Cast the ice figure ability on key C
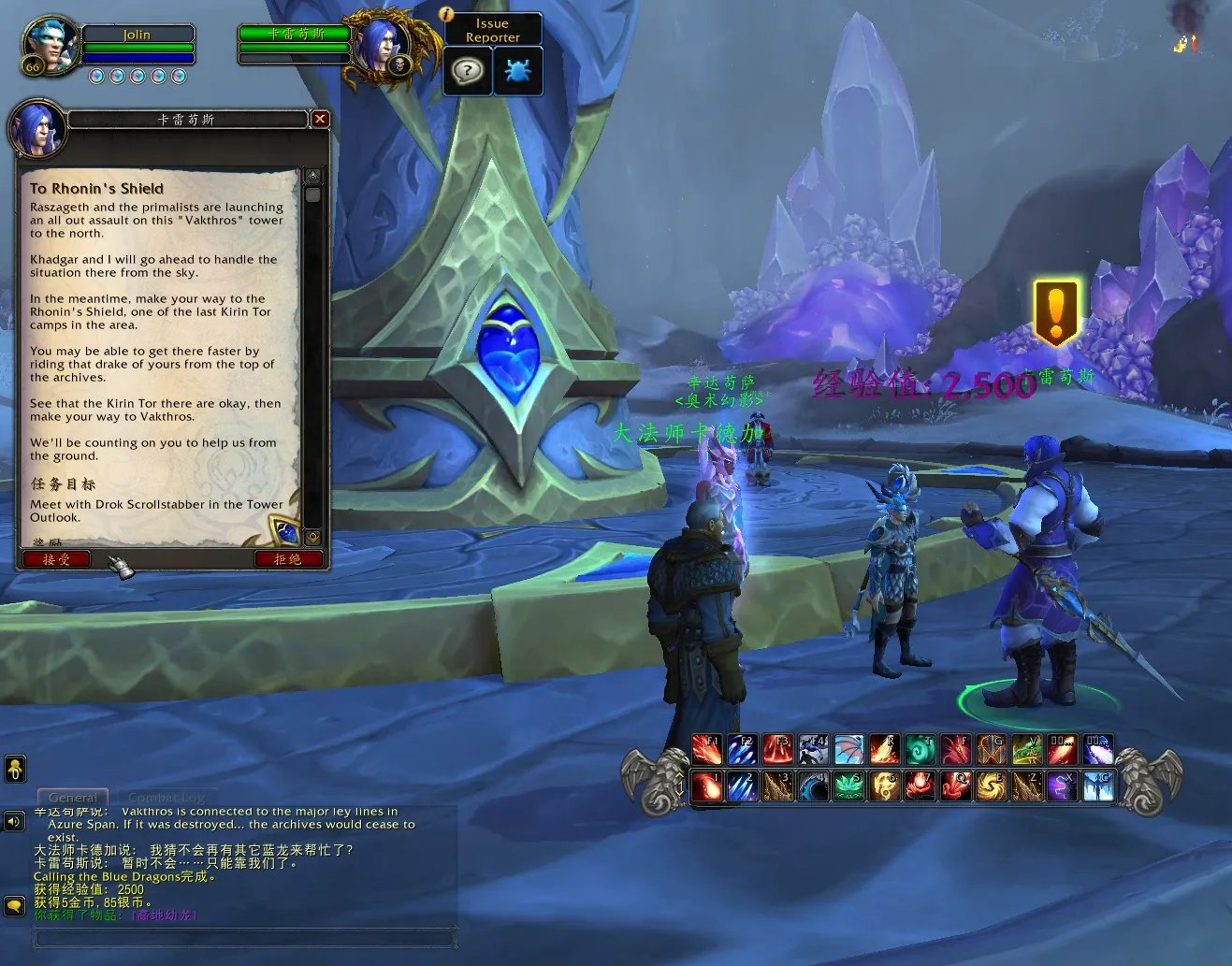 click(1097, 786)
